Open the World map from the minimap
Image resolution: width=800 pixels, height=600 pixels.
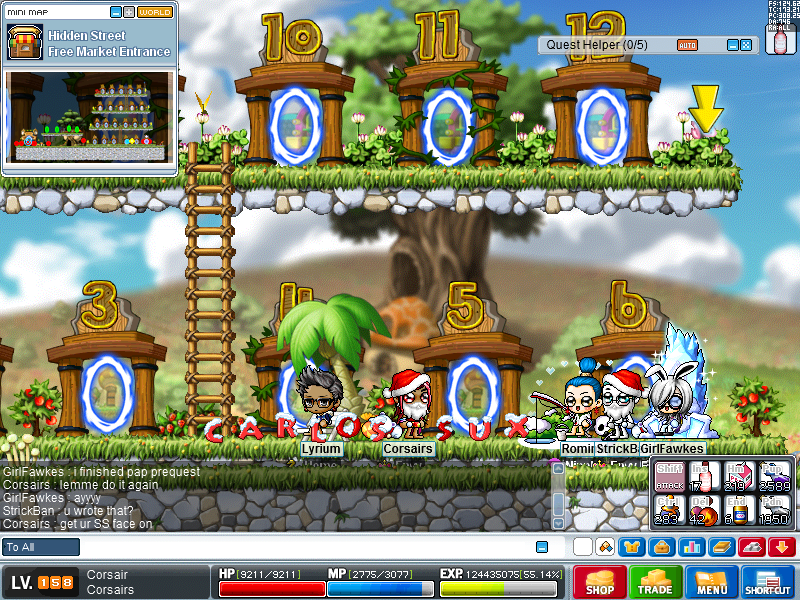pyautogui.click(x=154, y=12)
